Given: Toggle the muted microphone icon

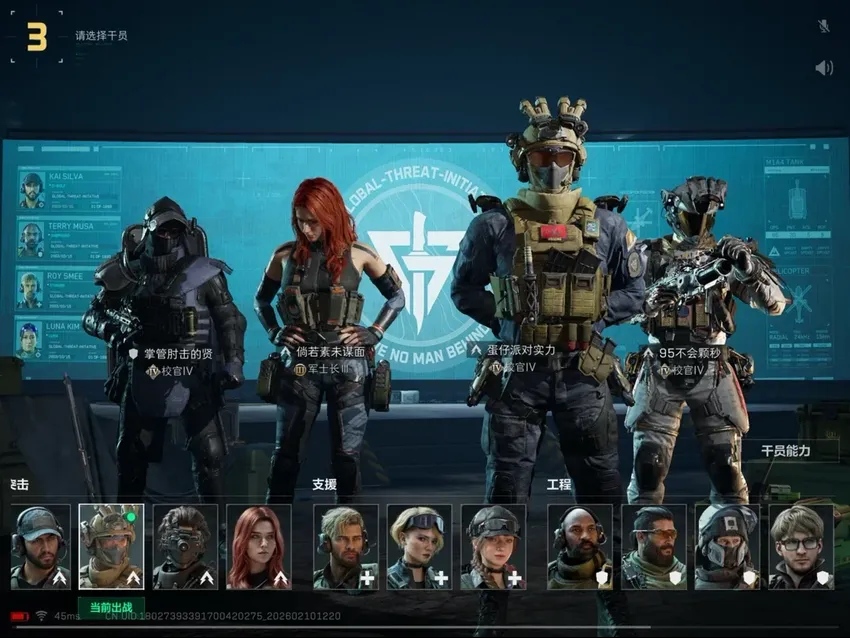Looking at the screenshot, I should (823, 26).
